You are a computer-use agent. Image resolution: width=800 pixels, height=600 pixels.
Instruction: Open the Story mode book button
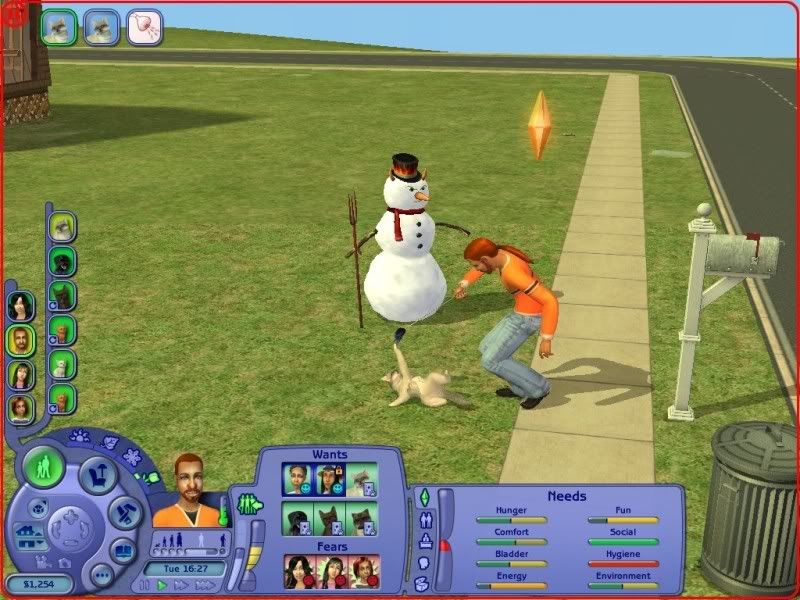coord(123,552)
